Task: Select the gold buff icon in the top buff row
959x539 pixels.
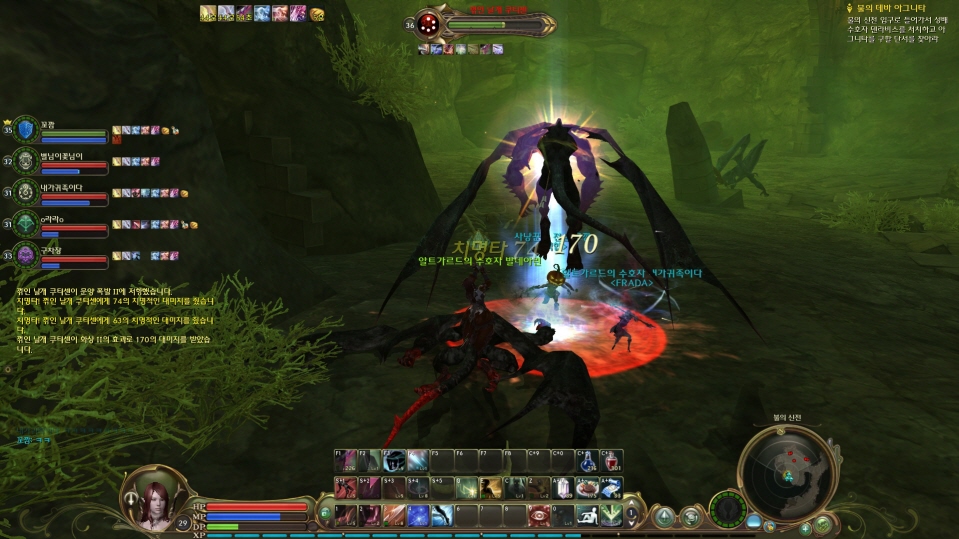Action: (317, 14)
